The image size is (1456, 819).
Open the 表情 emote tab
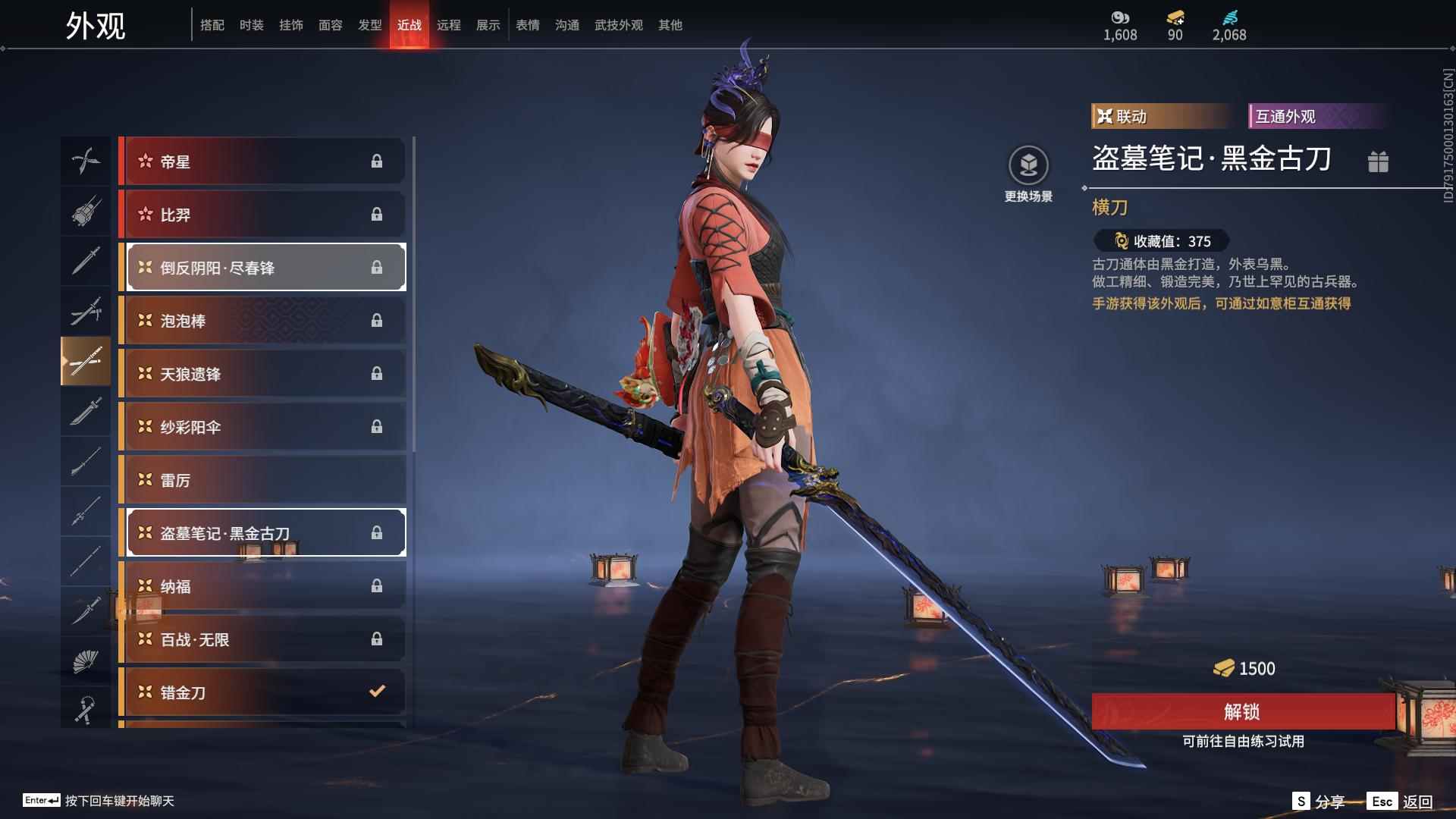point(527,25)
